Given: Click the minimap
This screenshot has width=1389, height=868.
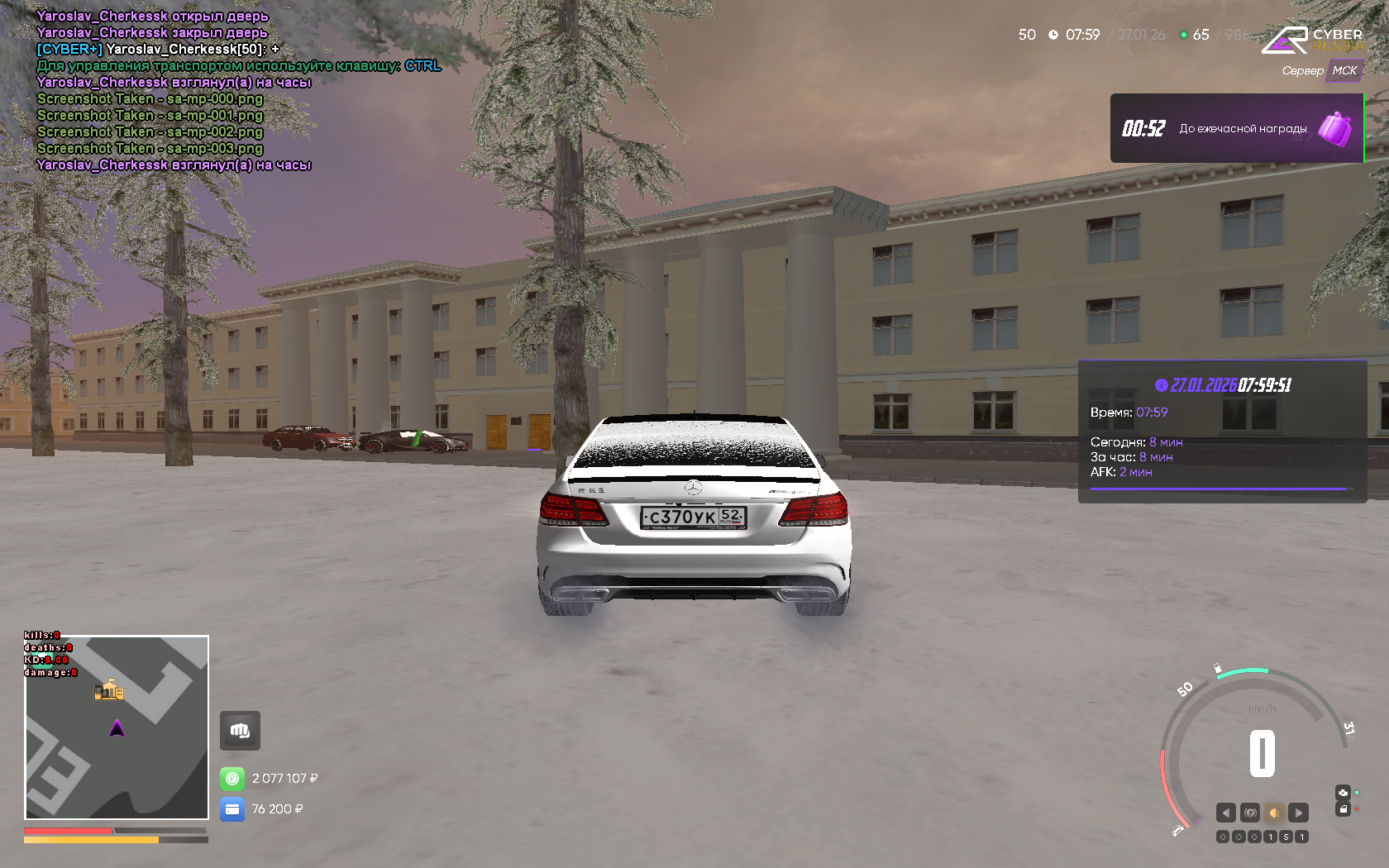Looking at the screenshot, I should tap(117, 727).
